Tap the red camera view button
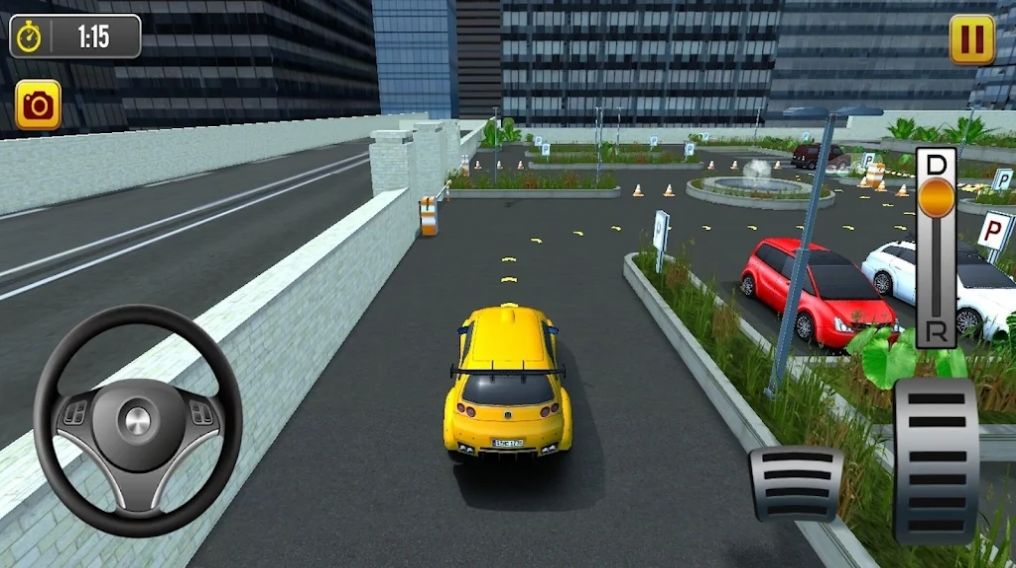 pyautogui.click(x=38, y=105)
